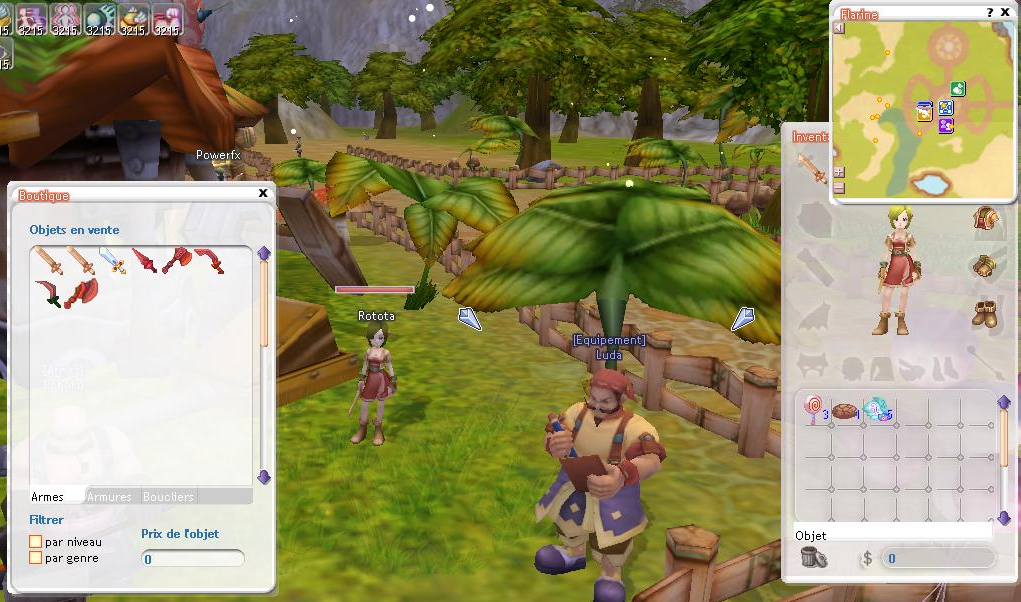Click the equipped wooden sword slot in inventory
1021x602 pixels.
pyautogui.click(x=811, y=167)
